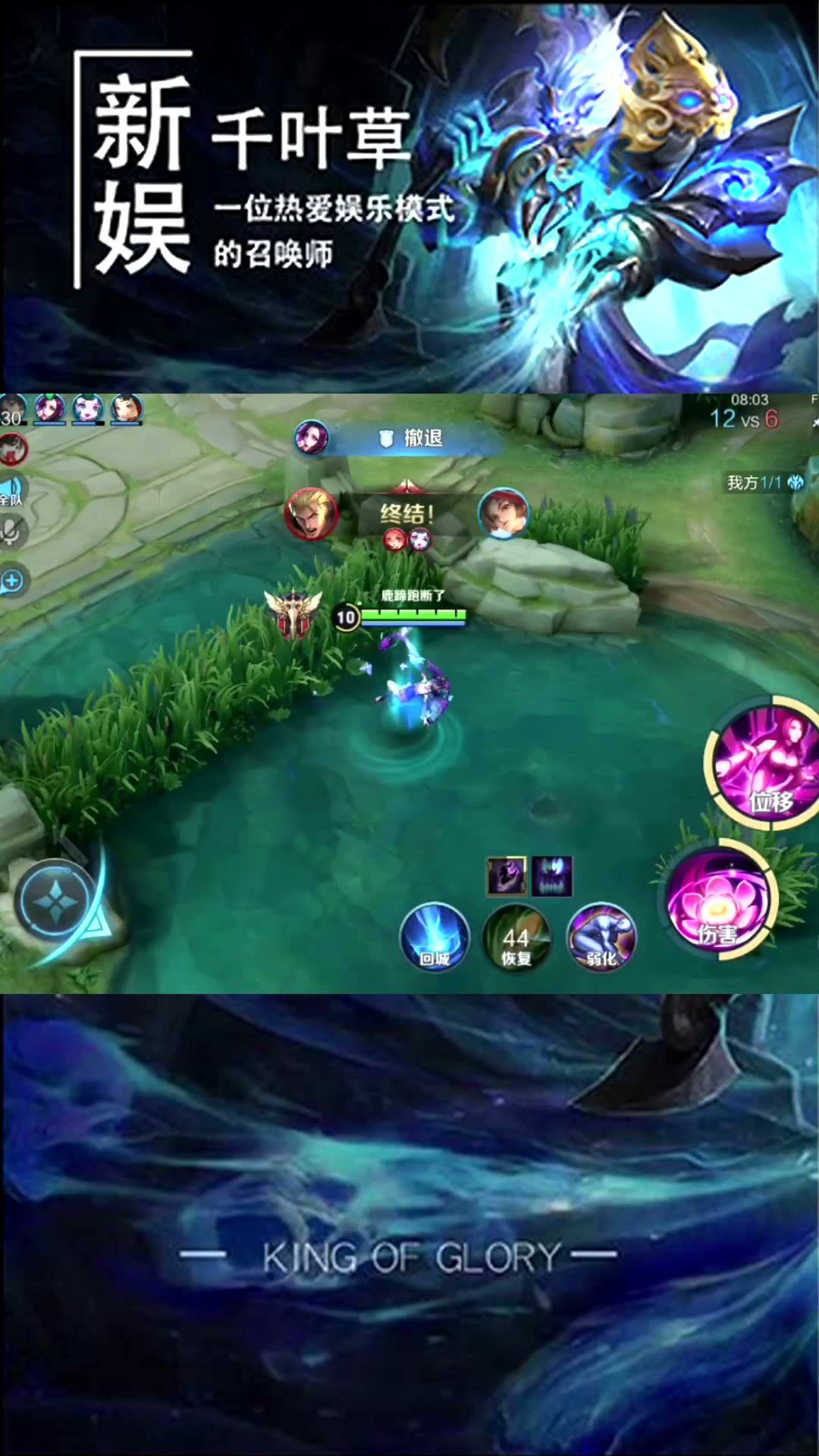Screen dimensions: 819x1456
Task: Trigger the 位移 dash skill
Action: point(766,763)
